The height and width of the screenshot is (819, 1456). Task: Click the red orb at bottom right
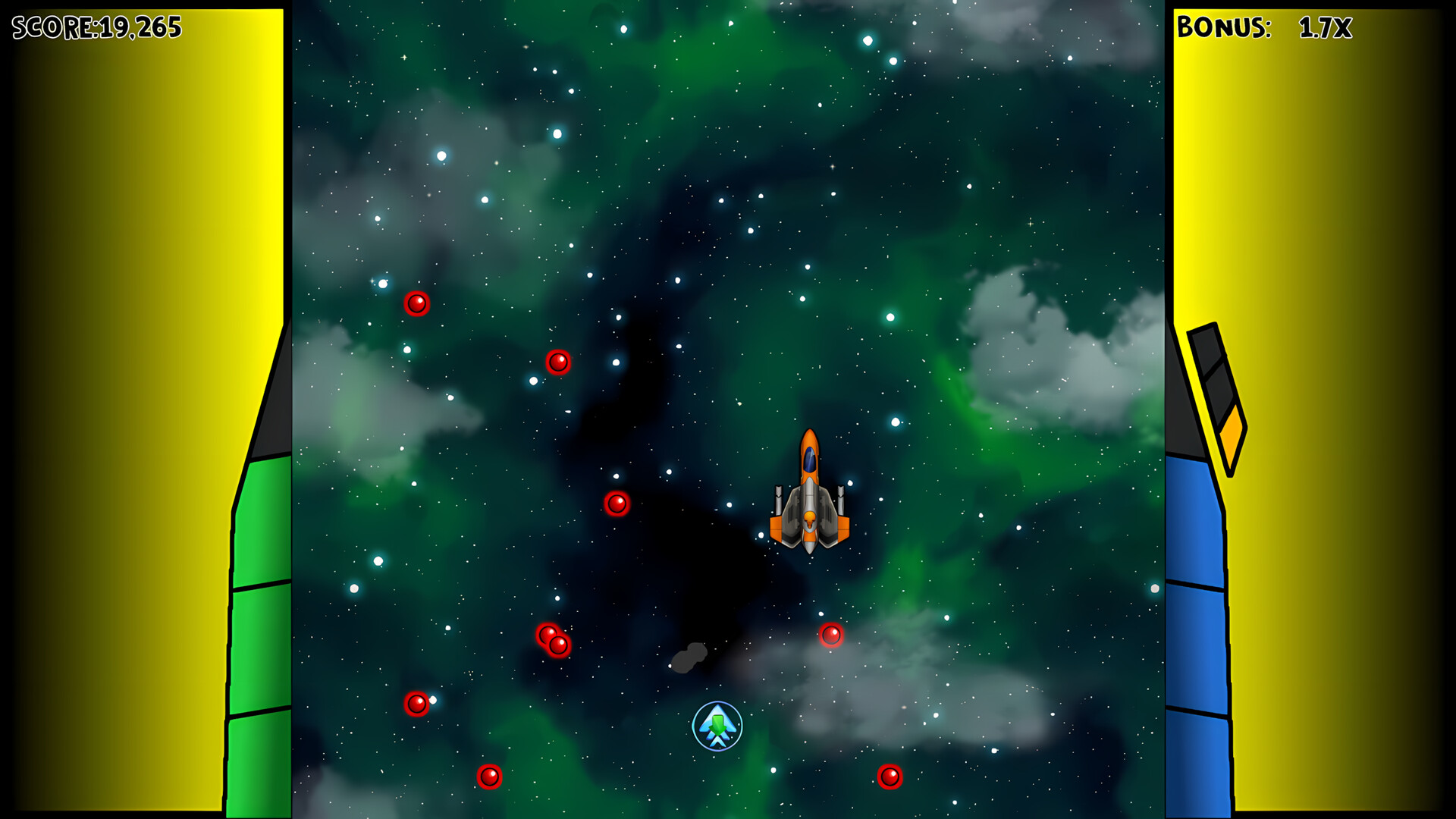[890, 776]
